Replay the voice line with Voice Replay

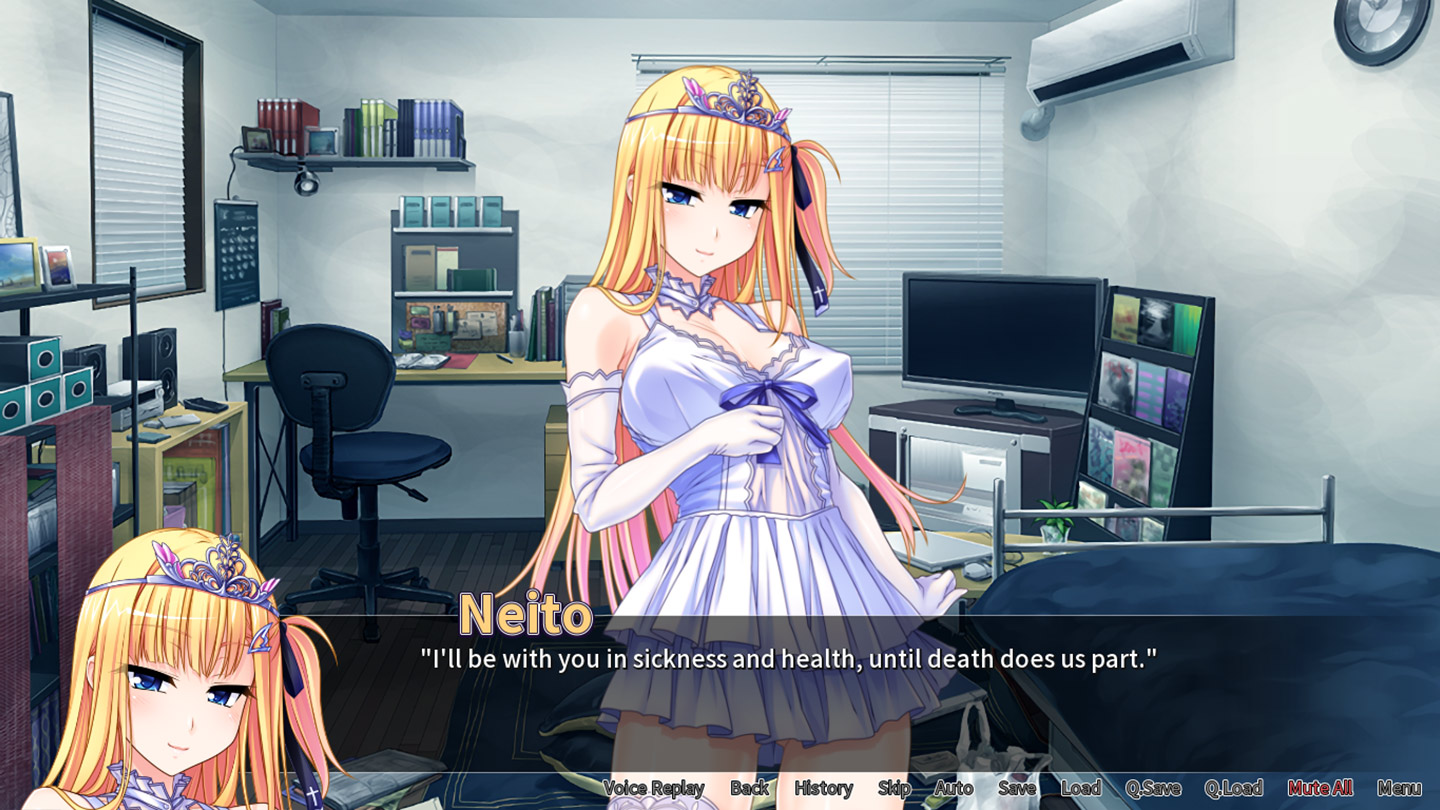point(654,788)
